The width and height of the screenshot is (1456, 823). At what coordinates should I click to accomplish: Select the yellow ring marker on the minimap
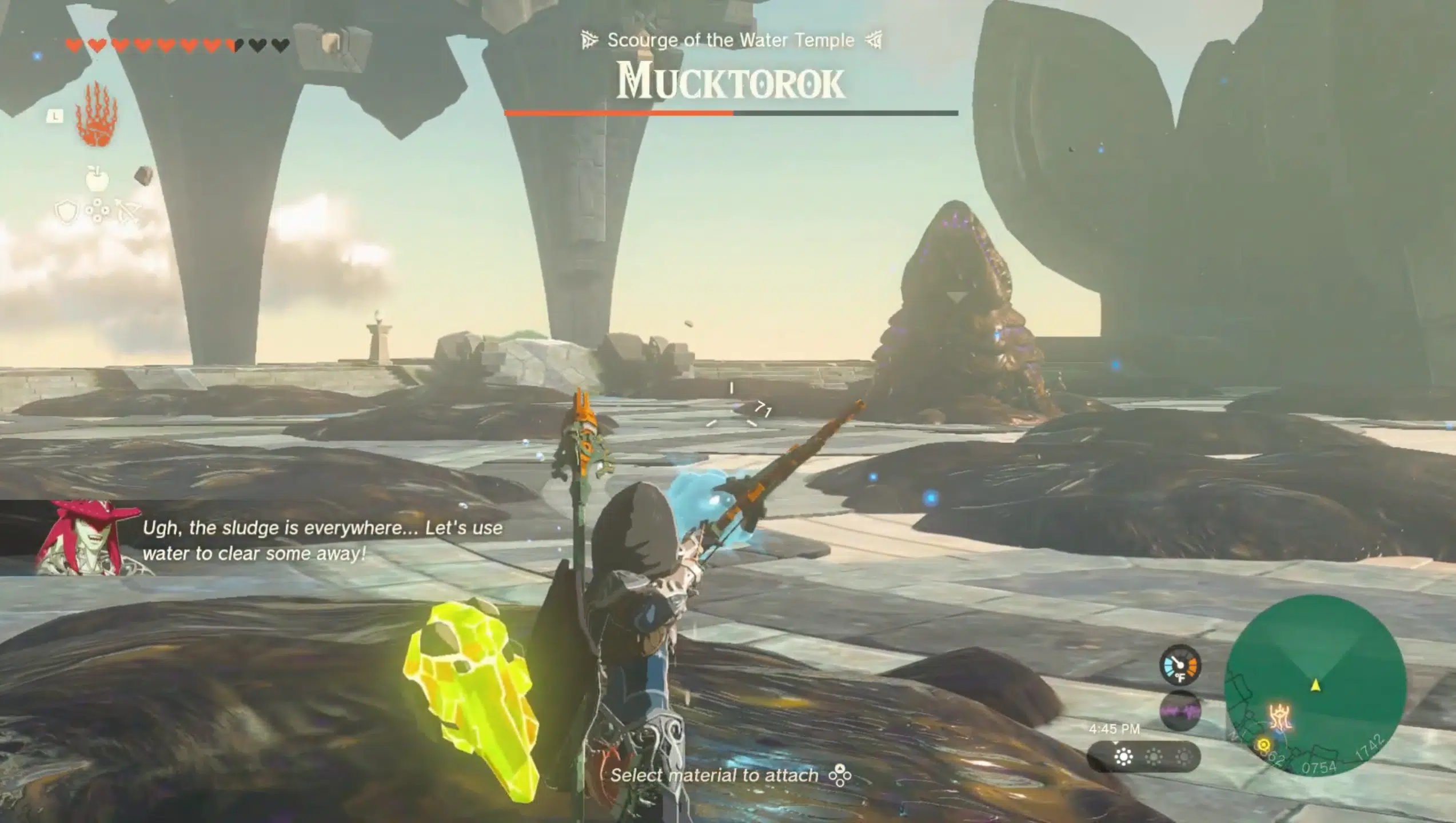pos(1263,745)
